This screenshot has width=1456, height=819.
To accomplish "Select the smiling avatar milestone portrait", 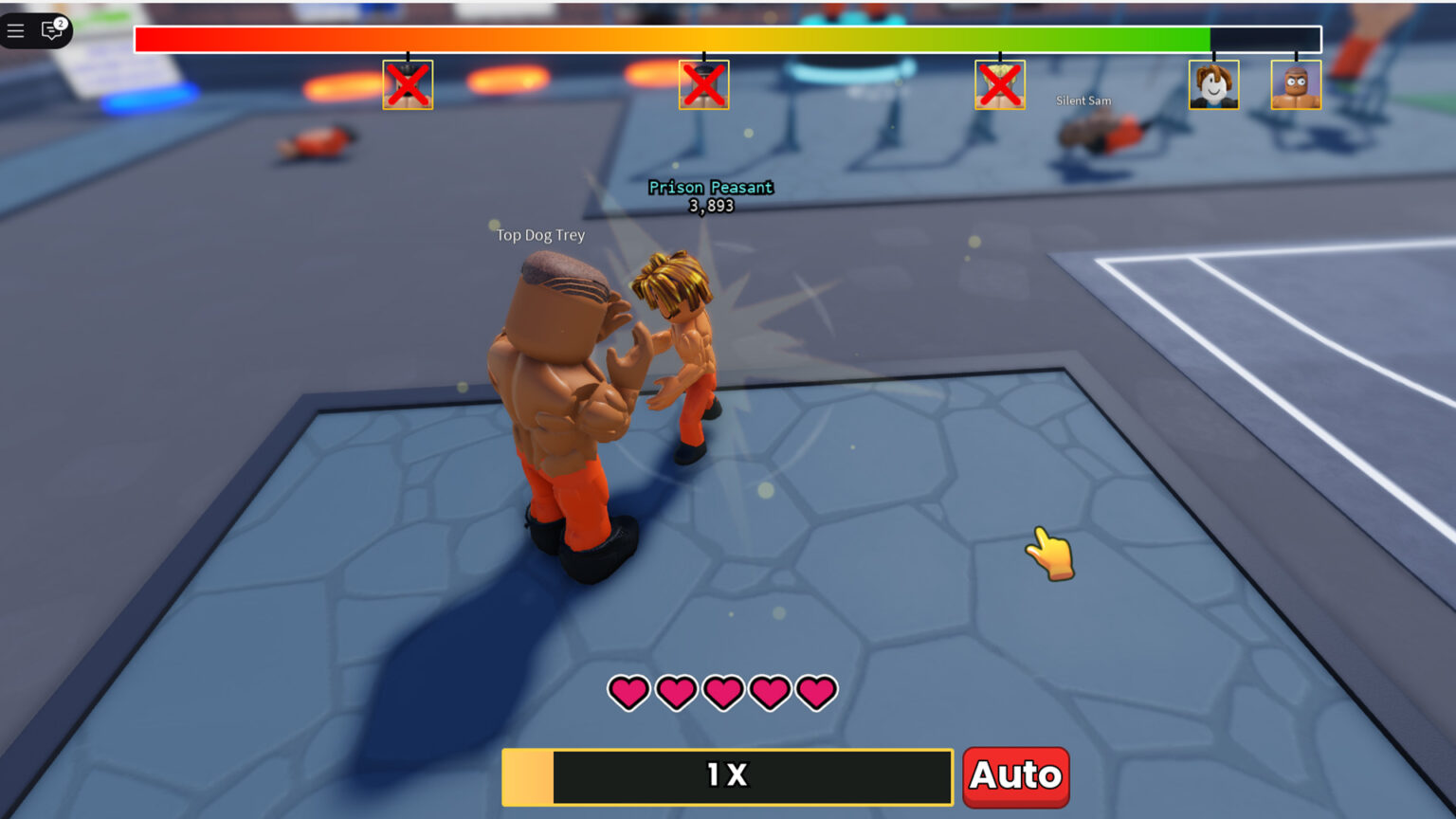I will tap(1213, 84).
